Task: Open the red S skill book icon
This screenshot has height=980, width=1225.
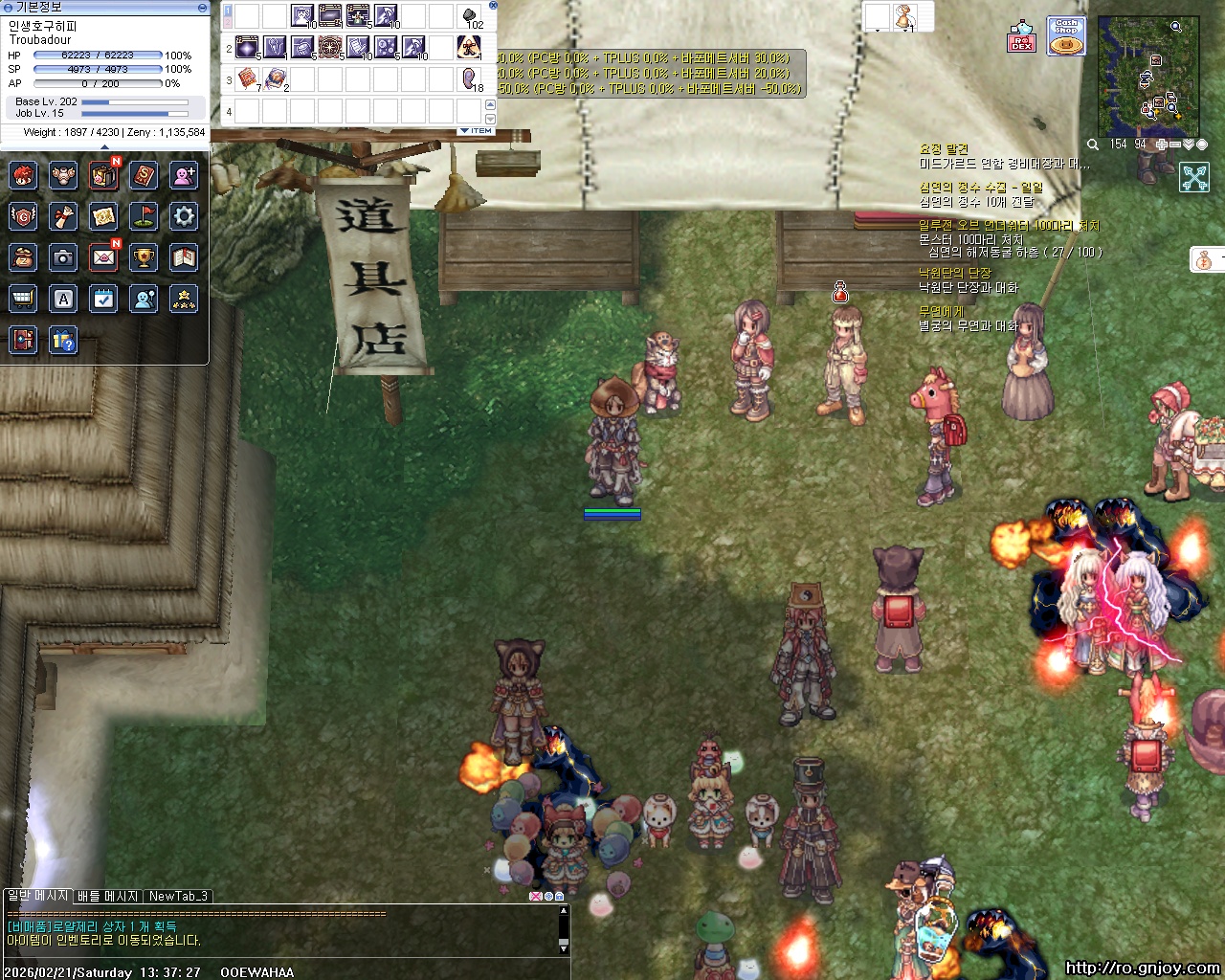Action: point(144,175)
